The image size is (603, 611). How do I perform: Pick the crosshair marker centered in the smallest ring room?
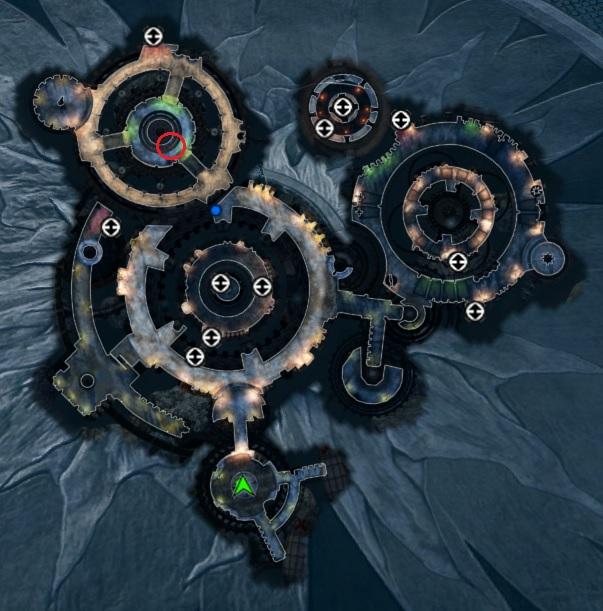(x=342, y=106)
